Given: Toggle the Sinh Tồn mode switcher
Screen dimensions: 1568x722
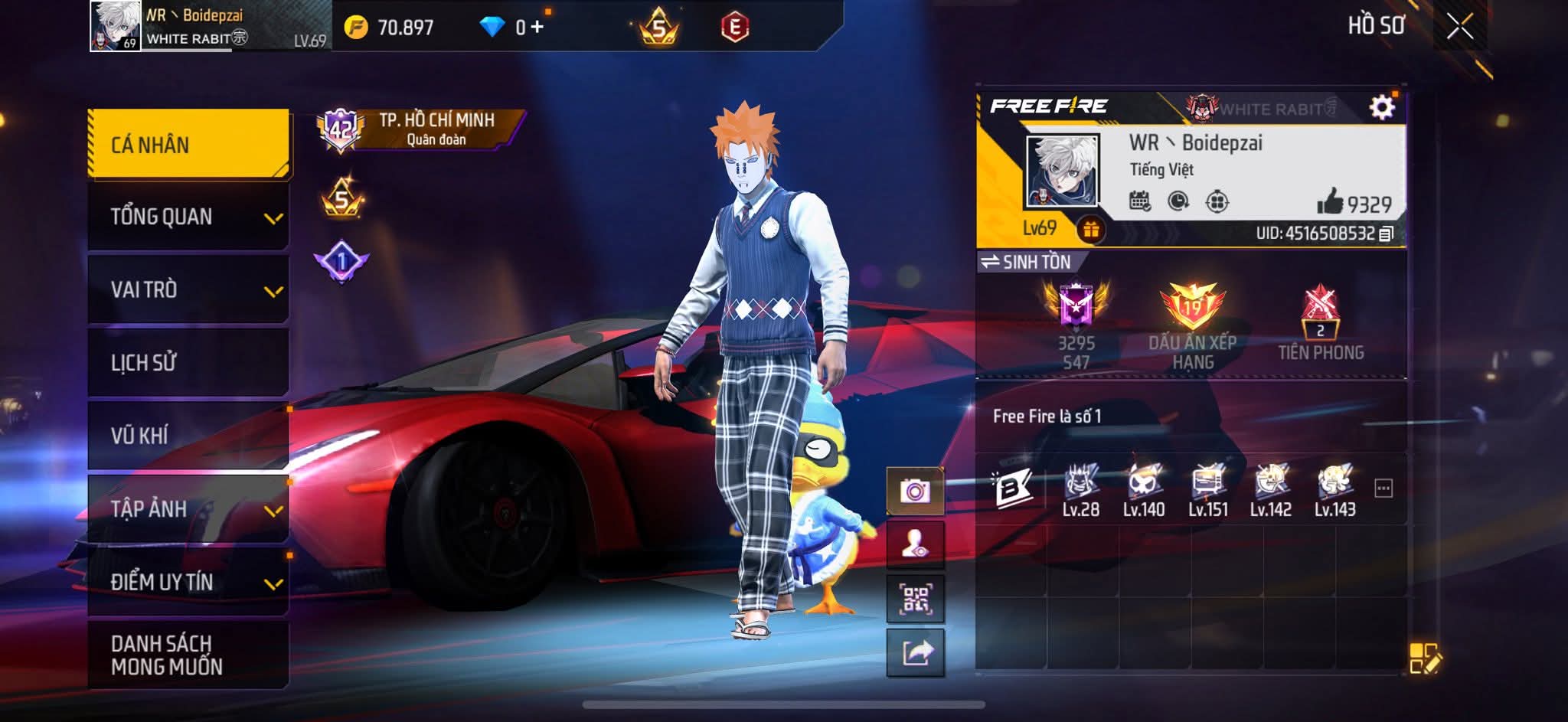Looking at the screenshot, I should pyautogui.click(x=1027, y=262).
